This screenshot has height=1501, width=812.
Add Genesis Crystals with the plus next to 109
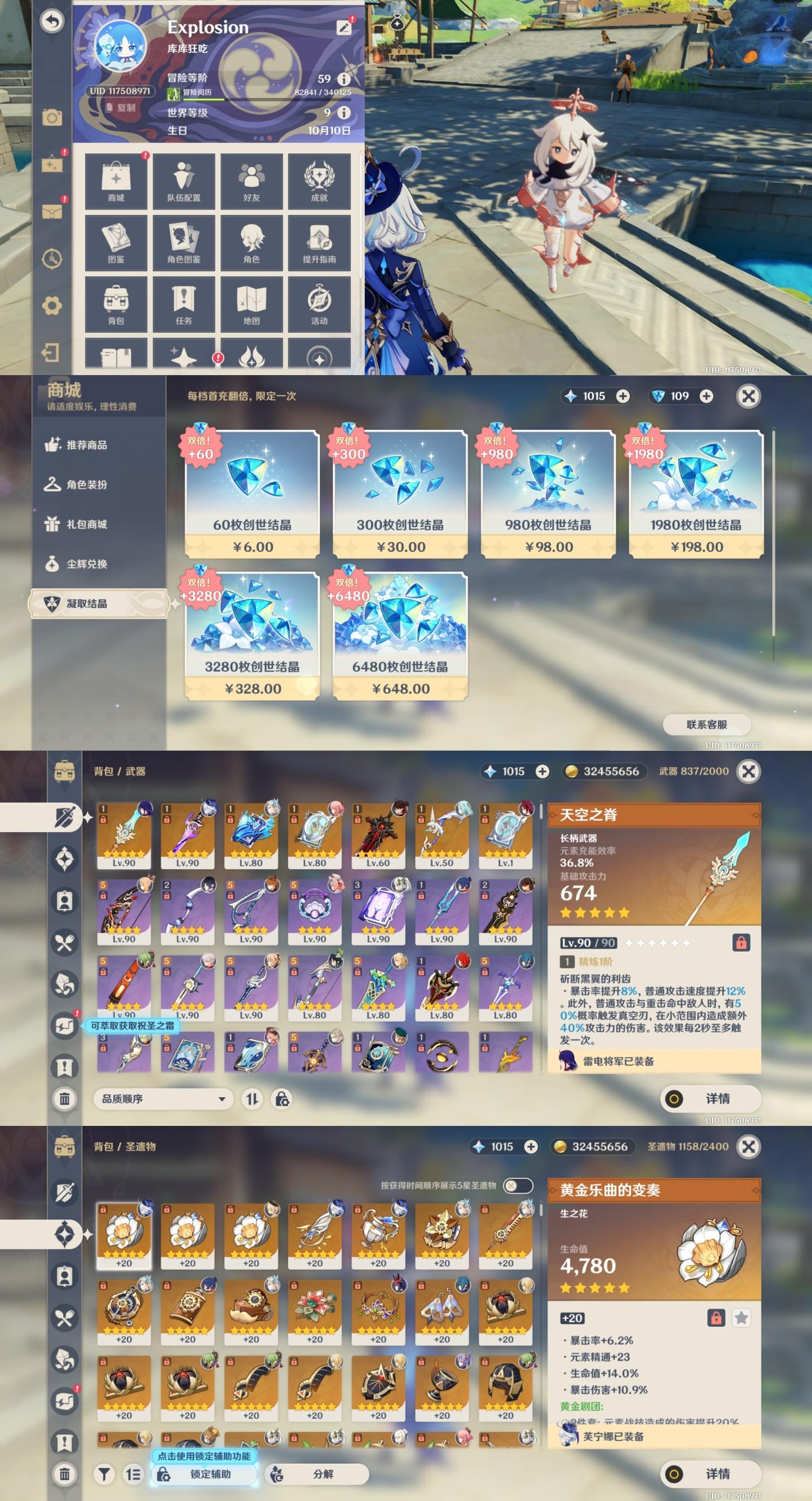pos(707,396)
